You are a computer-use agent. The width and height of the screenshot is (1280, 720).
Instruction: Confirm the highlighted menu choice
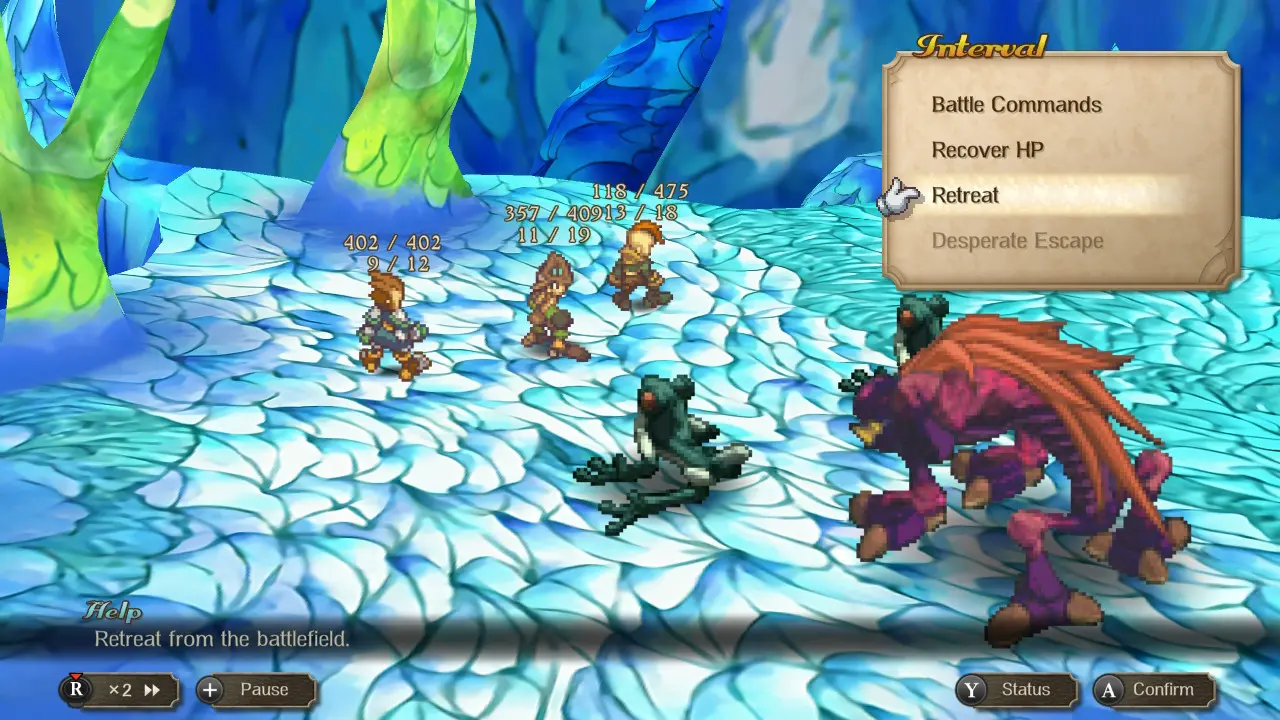1154,690
